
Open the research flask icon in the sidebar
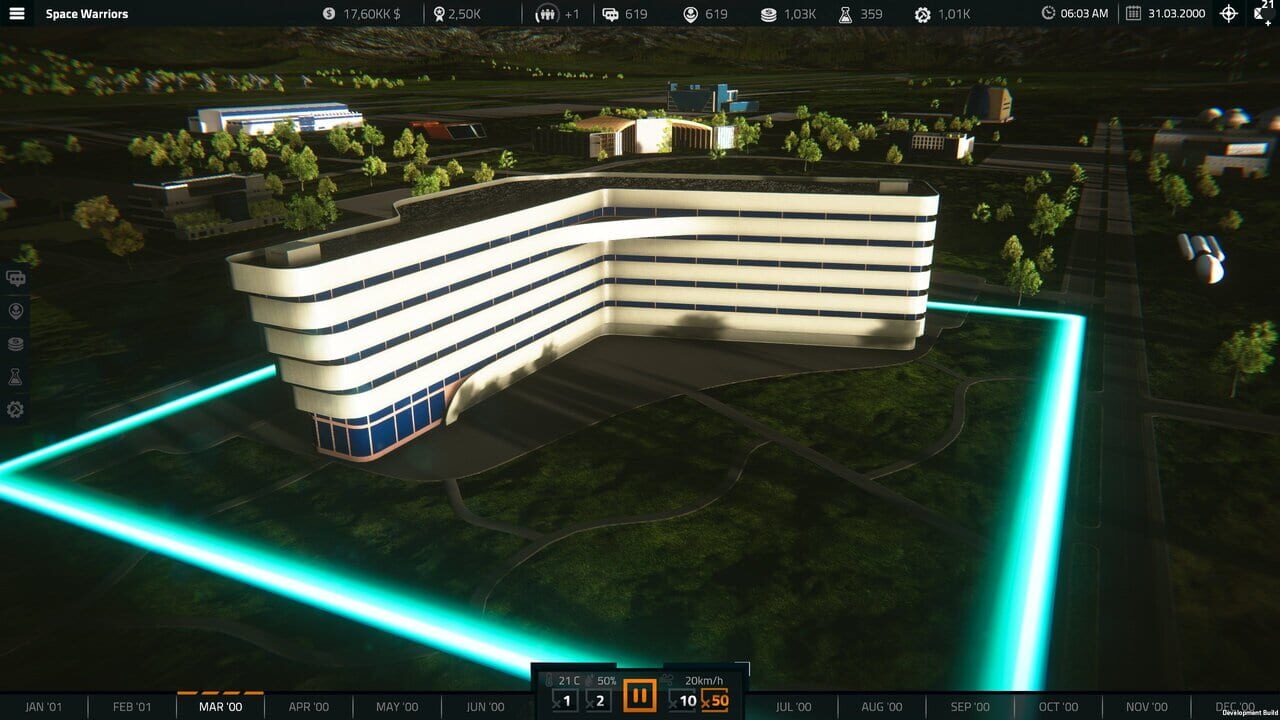point(15,376)
